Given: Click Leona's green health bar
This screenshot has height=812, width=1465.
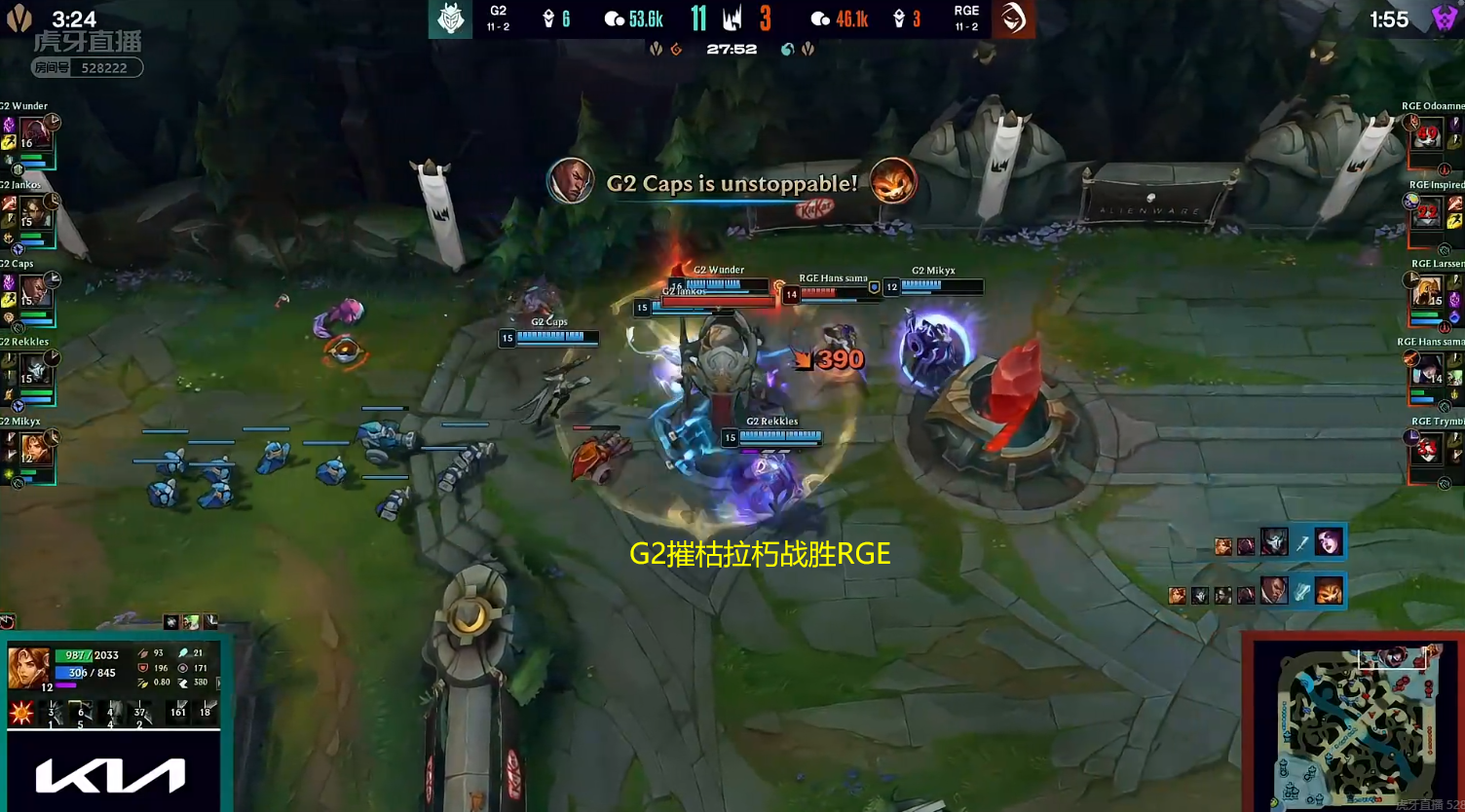Looking at the screenshot, I should 74,656.
